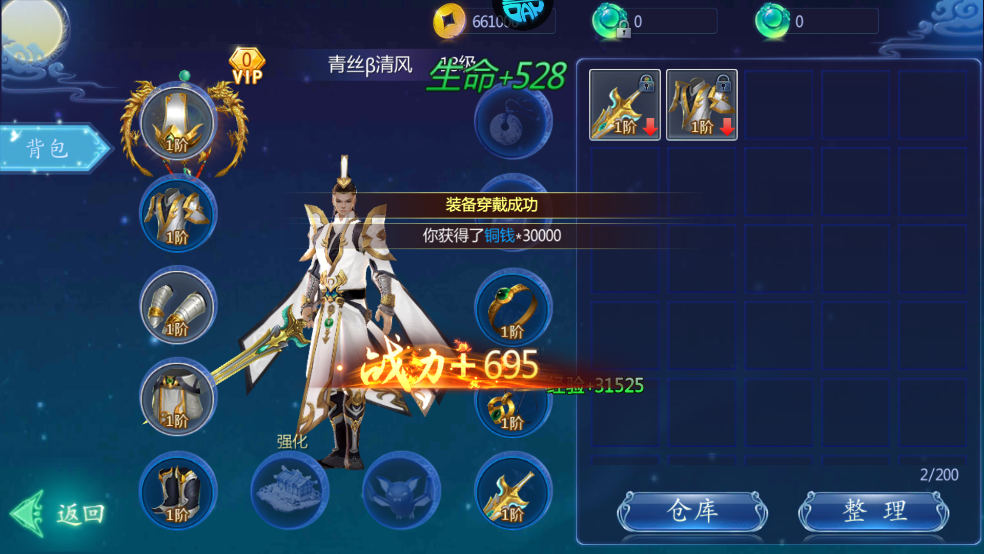Go back with the 返回 button
Viewport: 984px width, 554px height.
(x=60, y=514)
